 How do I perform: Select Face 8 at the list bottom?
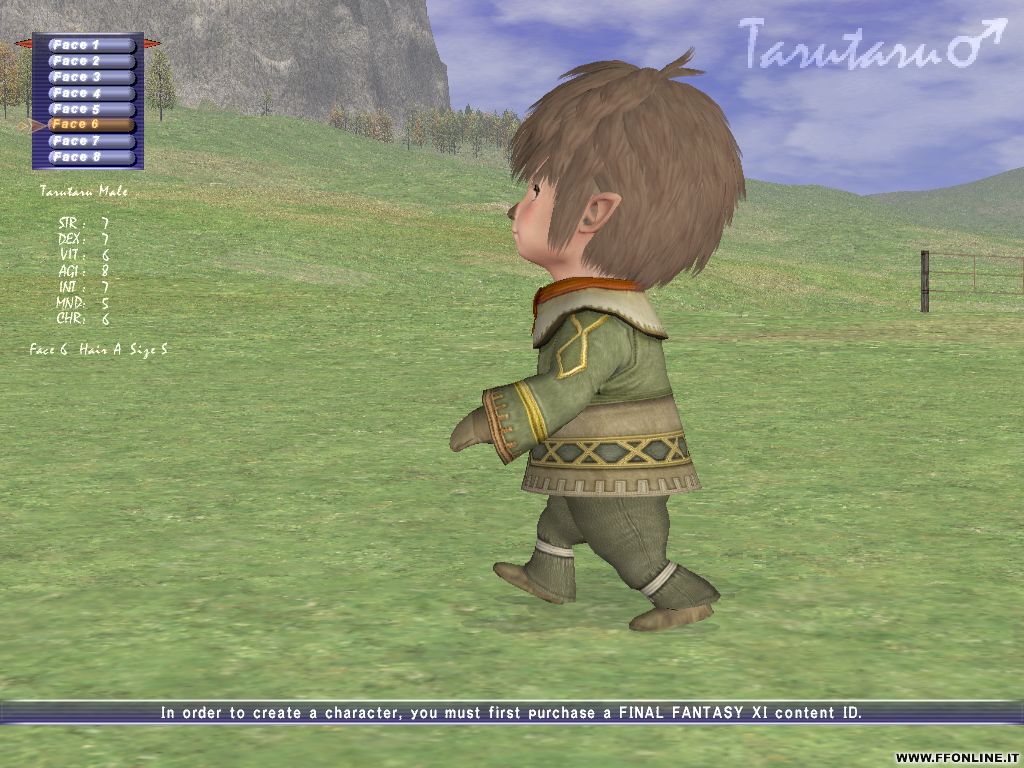pos(91,157)
